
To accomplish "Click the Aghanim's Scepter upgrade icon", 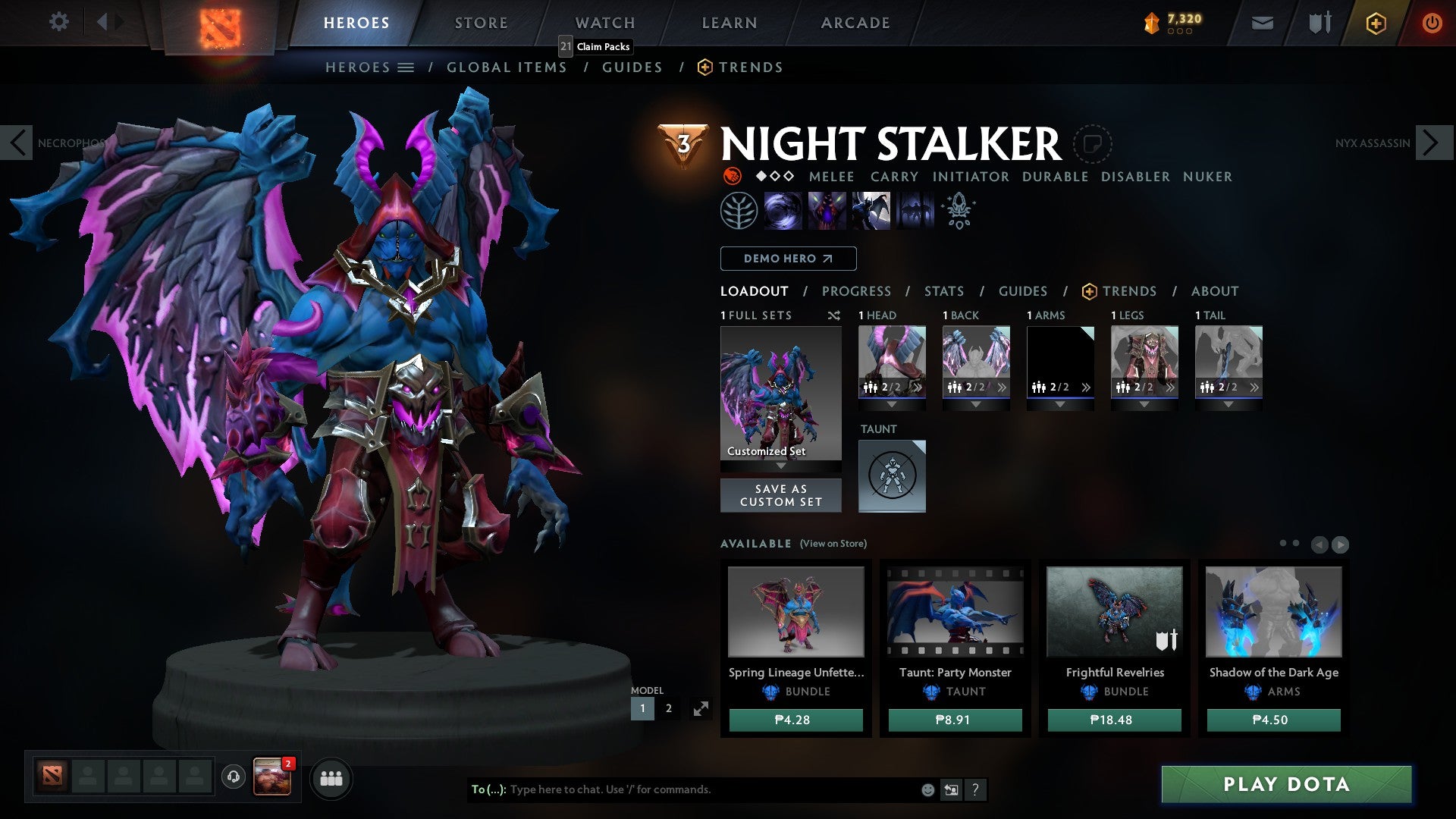I will click(958, 210).
